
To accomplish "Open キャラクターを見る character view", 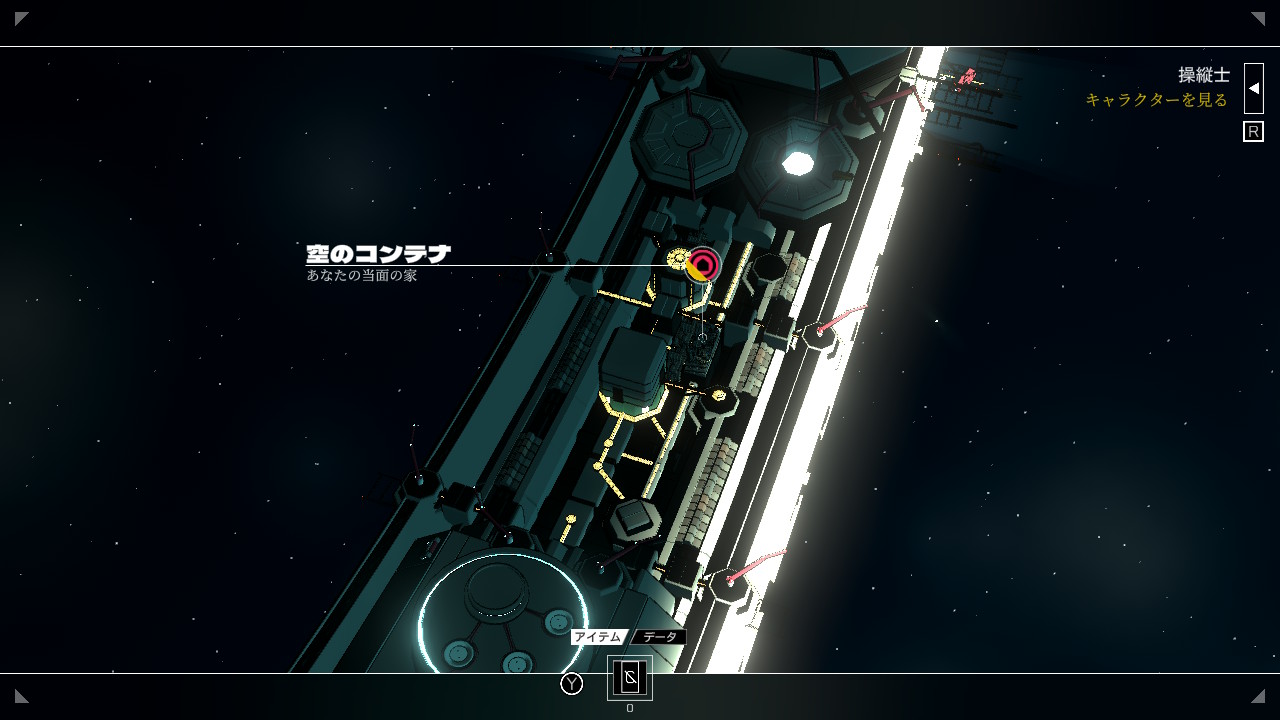I will 1156,100.
